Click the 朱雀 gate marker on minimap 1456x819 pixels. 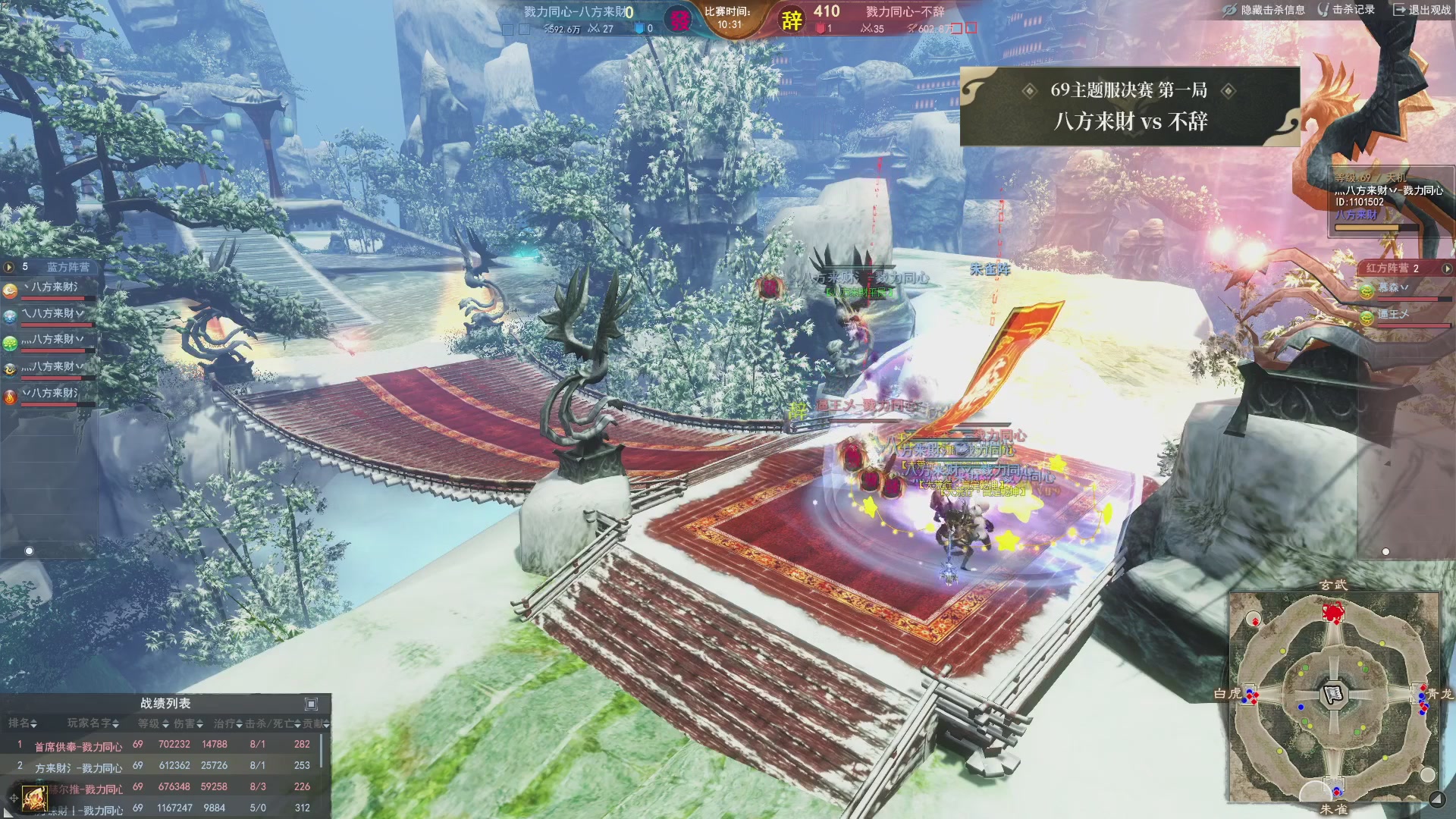point(1335,792)
